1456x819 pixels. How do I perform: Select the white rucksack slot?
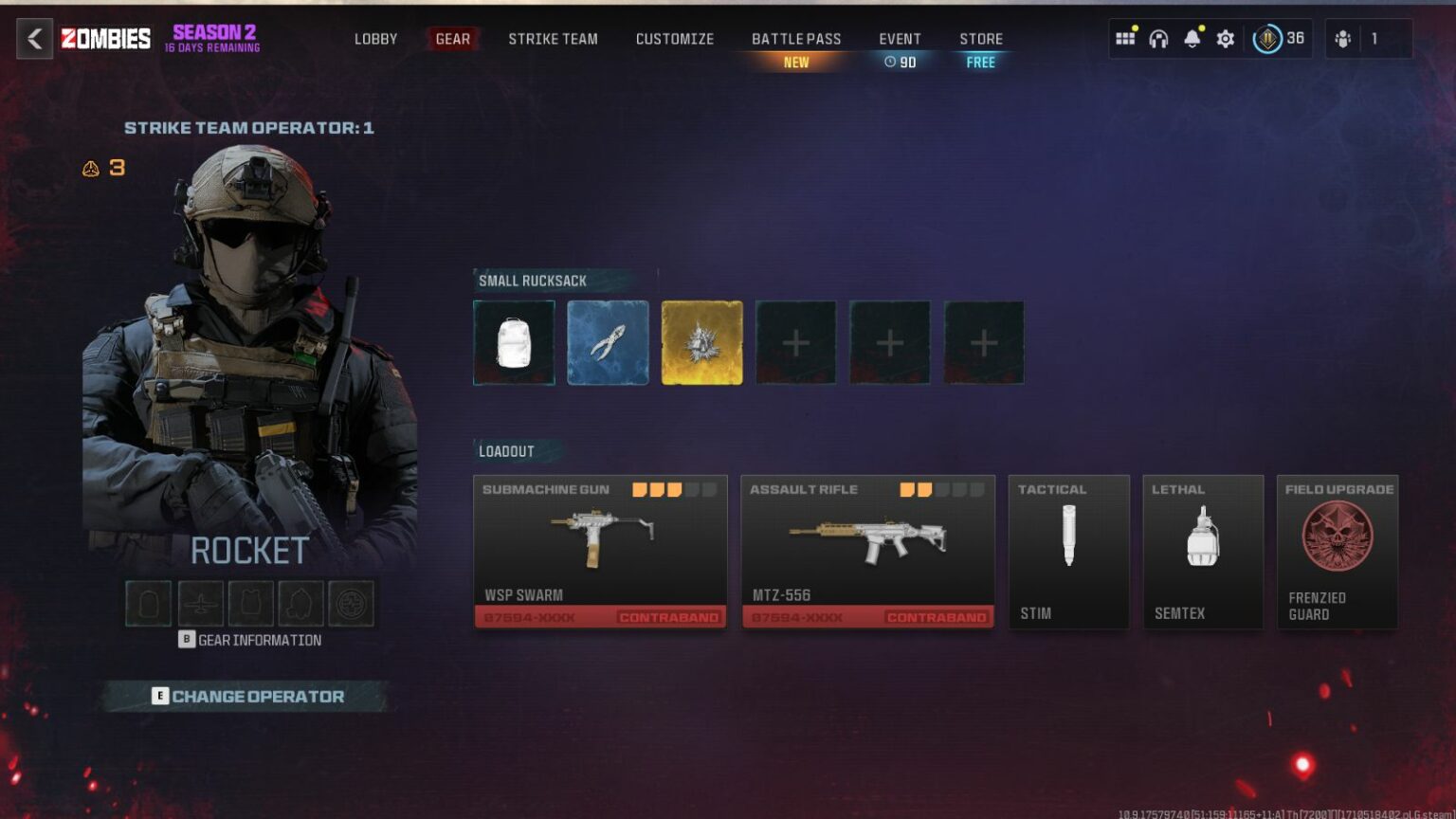(514, 342)
